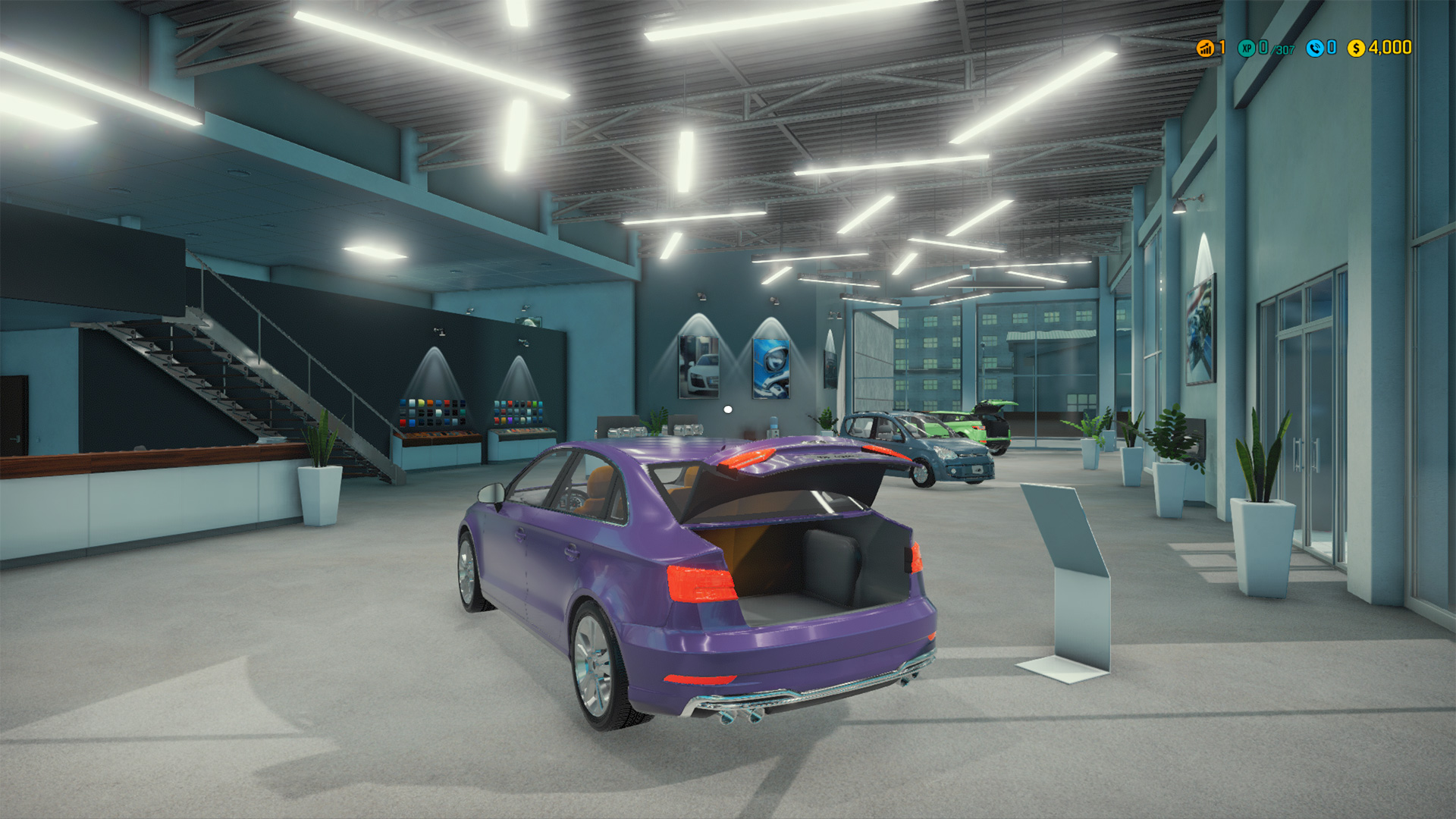Open the blue phone calls icon
This screenshot has width=1456, height=819.
(x=1314, y=49)
